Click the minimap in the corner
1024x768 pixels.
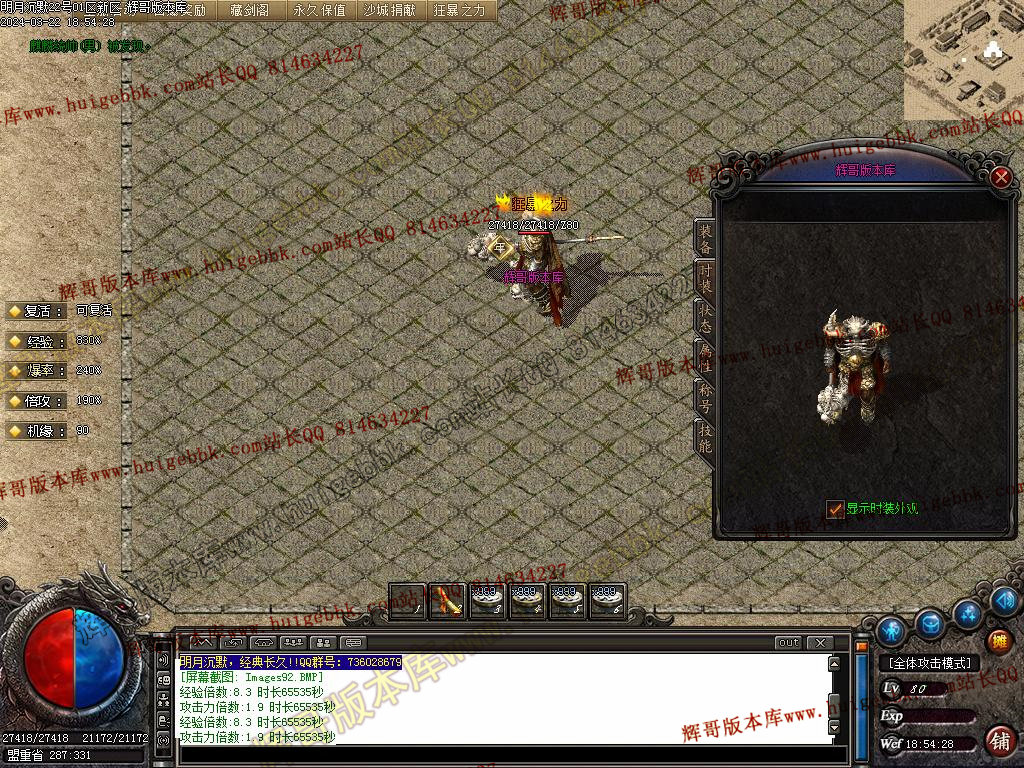tap(963, 60)
